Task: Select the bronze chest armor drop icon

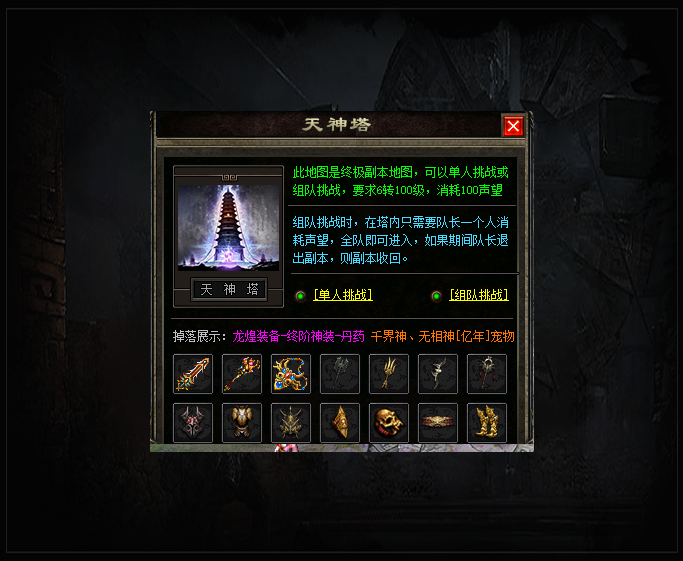Action: (x=242, y=423)
